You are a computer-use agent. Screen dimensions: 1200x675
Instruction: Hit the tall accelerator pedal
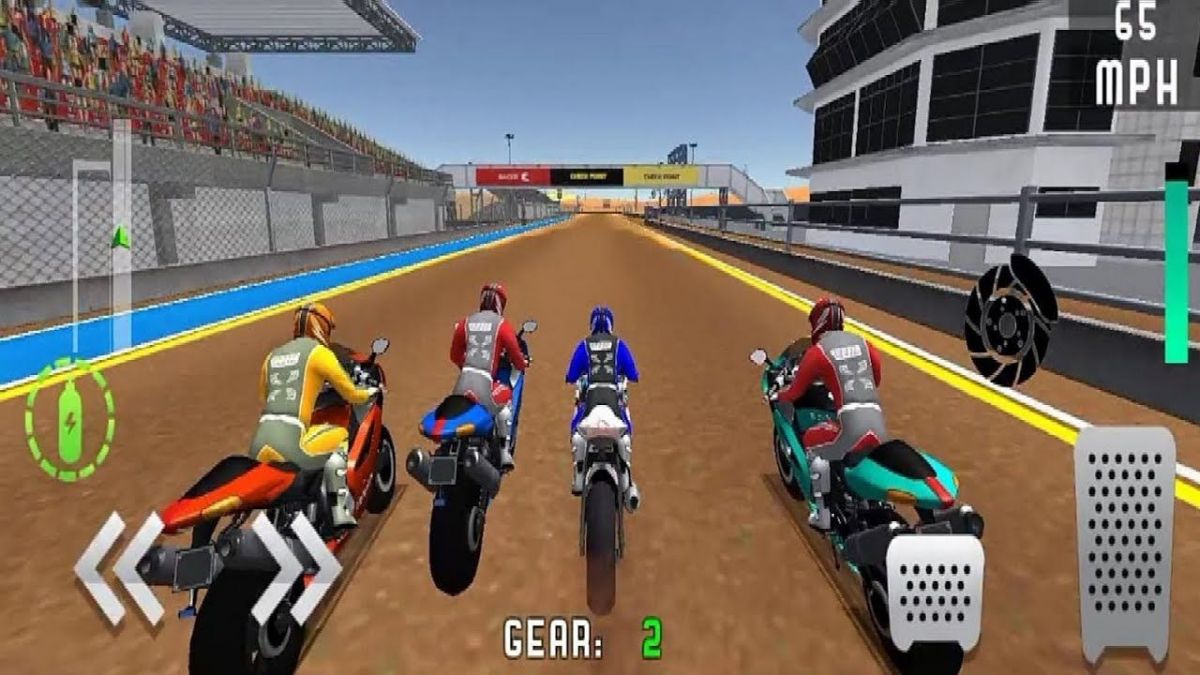[1125, 540]
